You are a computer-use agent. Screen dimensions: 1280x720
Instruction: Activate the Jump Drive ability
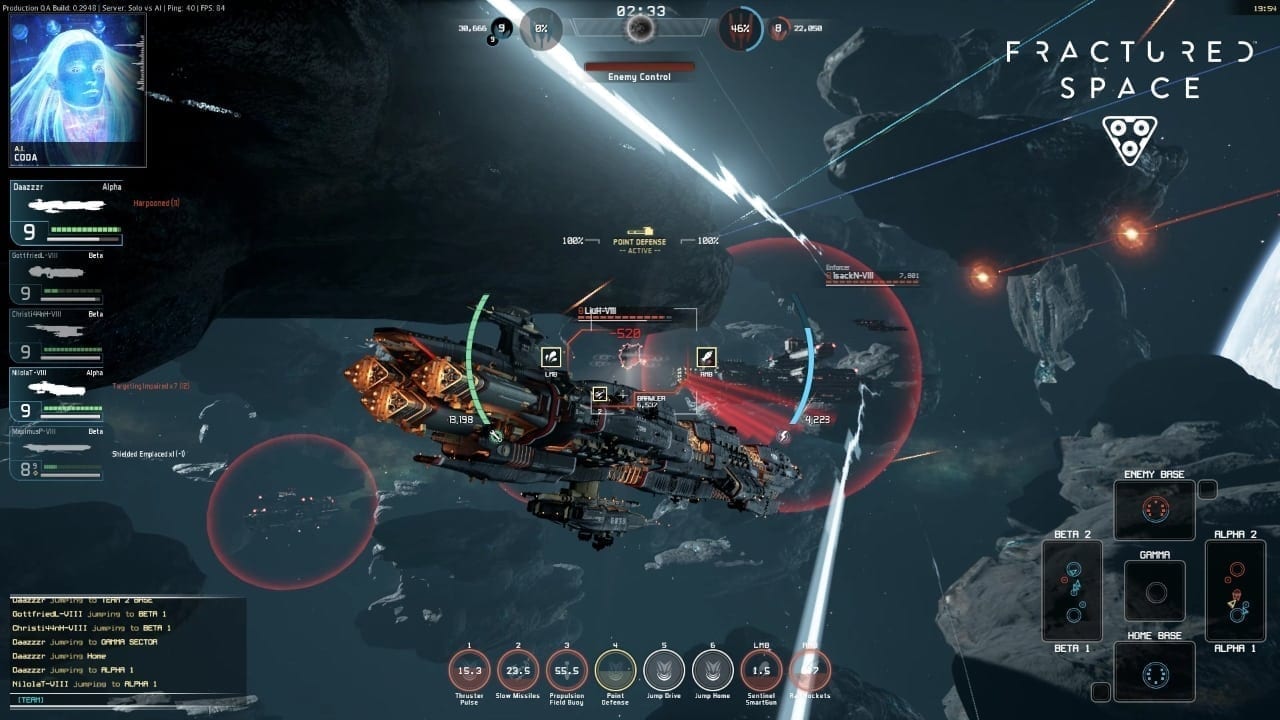[664, 670]
